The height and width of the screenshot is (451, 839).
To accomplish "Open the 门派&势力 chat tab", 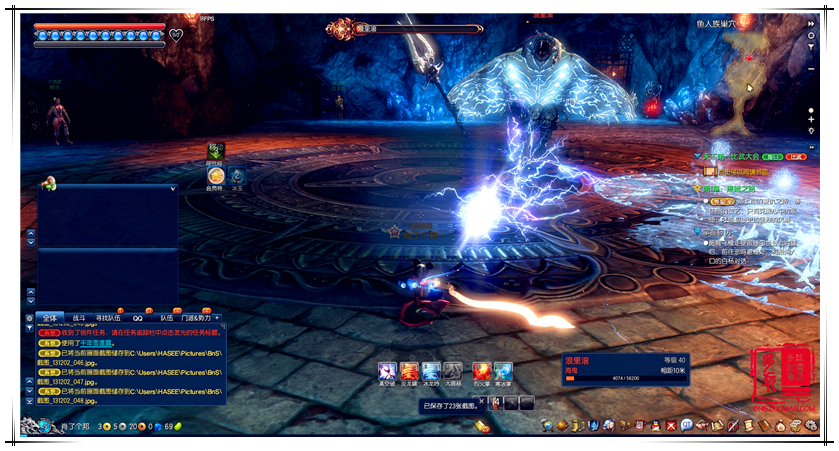I will pyautogui.click(x=196, y=318).
